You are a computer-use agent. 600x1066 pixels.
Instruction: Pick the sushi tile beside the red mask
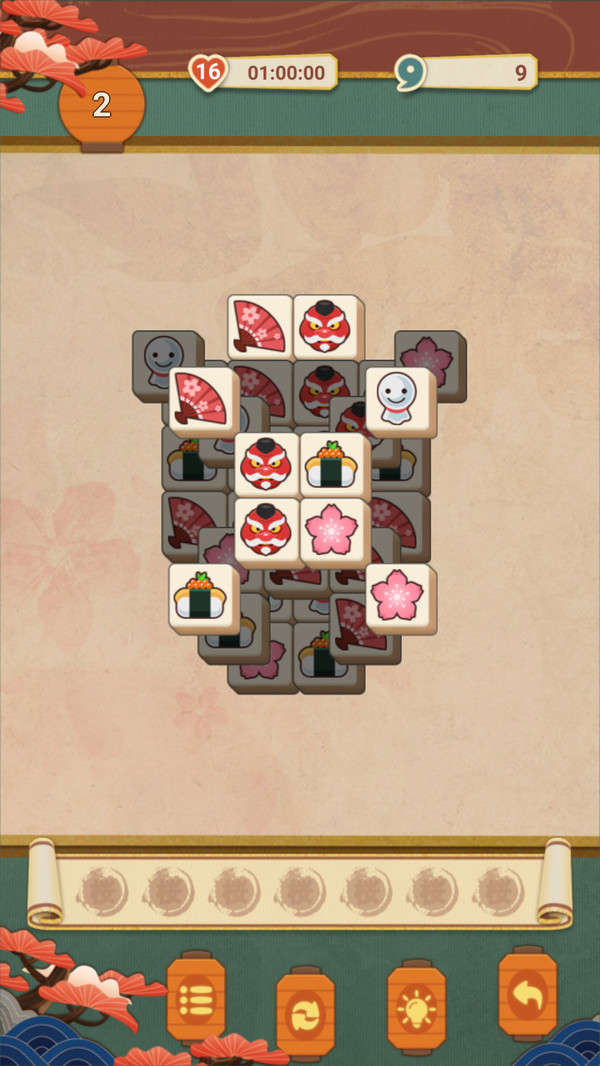[334, 465]
